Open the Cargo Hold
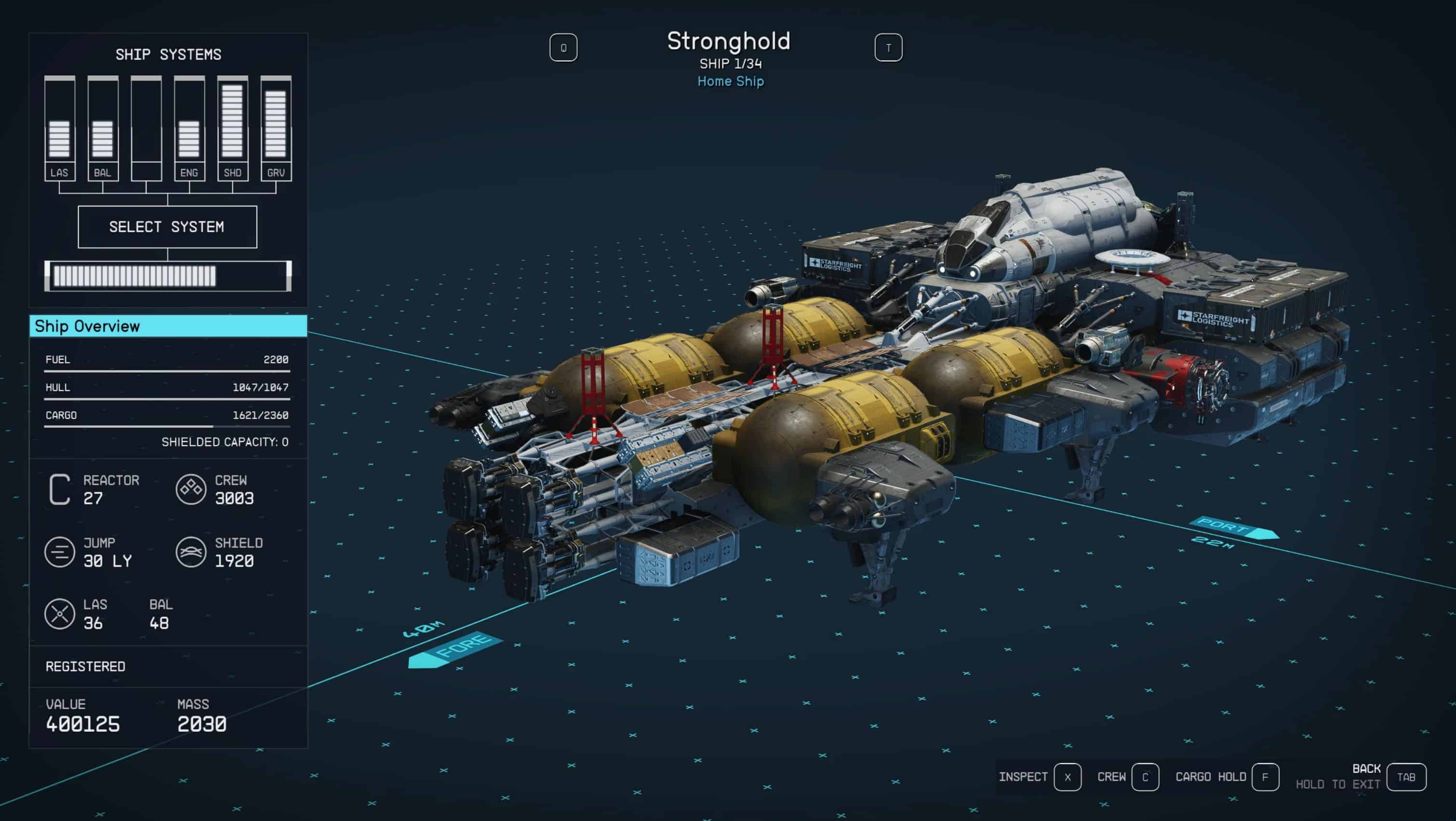Image resolution: width=1456 pixels, height=821 pixels. pos(1264,777)
